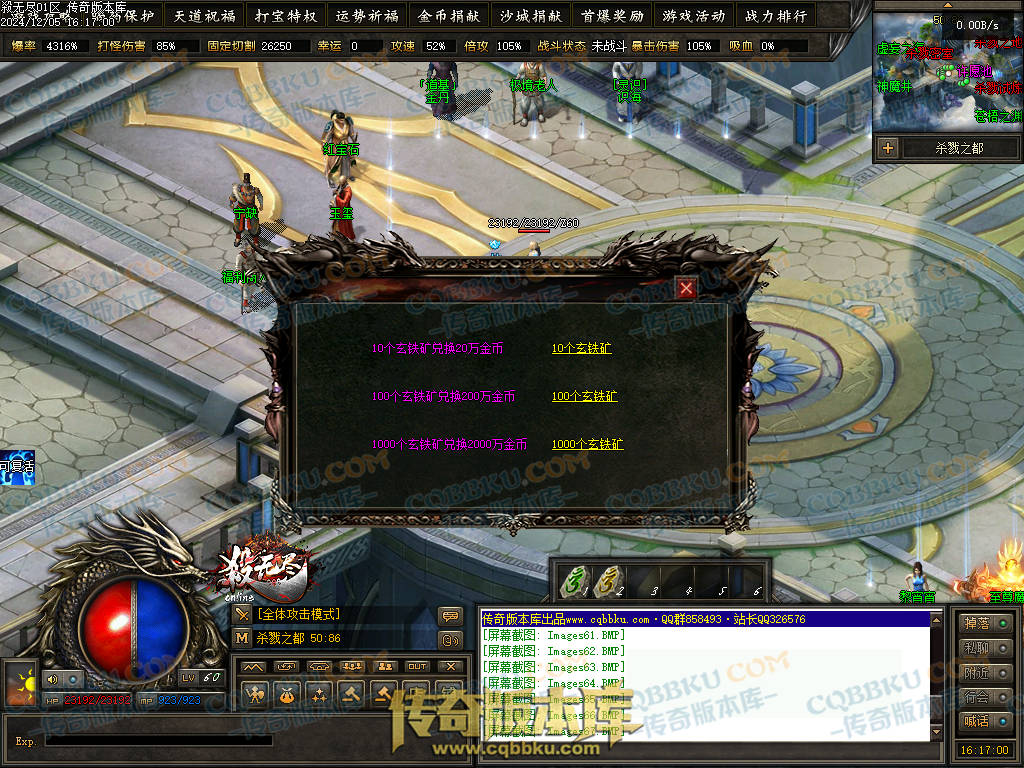
Task: Toggle the 掉落 chat filter
Action: point(983,623)
